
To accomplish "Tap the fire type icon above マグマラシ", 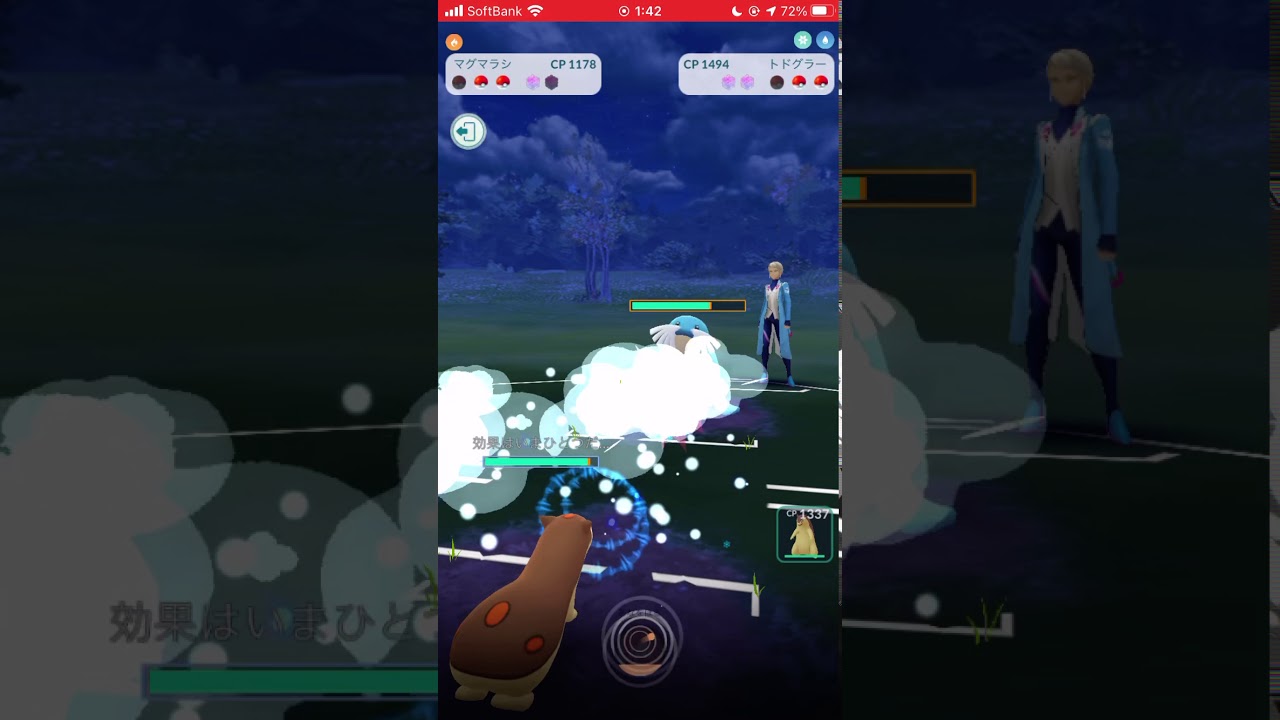I will 453,42.
